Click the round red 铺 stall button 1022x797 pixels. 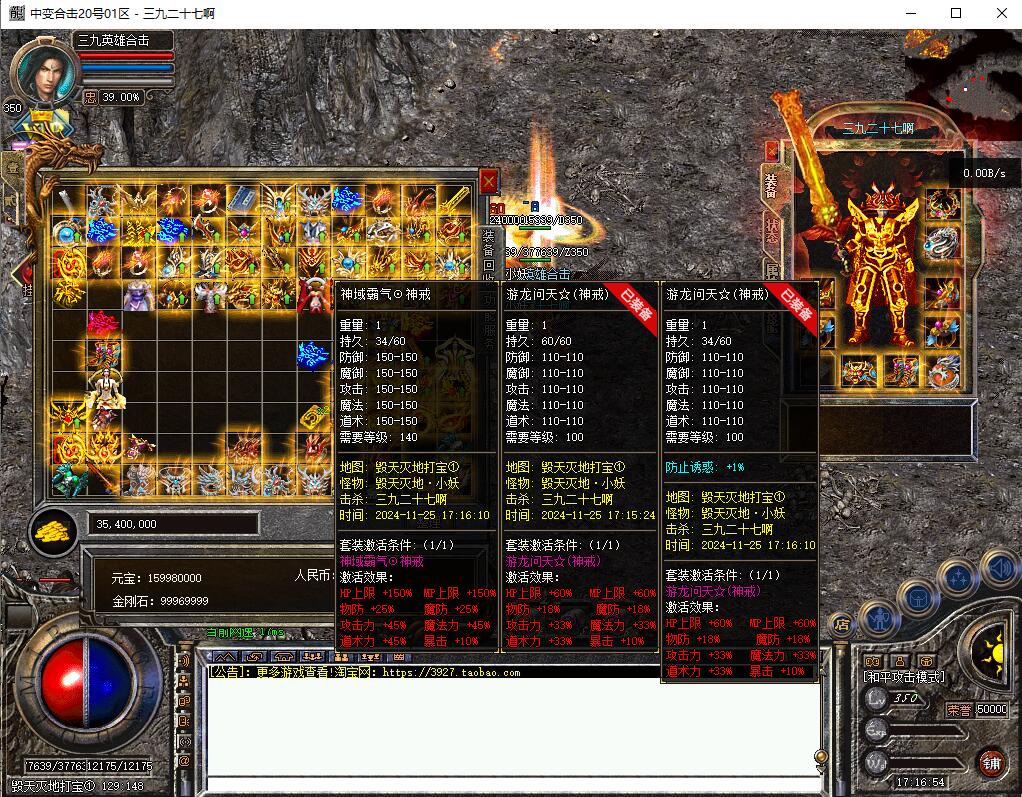tap(991, 763)
